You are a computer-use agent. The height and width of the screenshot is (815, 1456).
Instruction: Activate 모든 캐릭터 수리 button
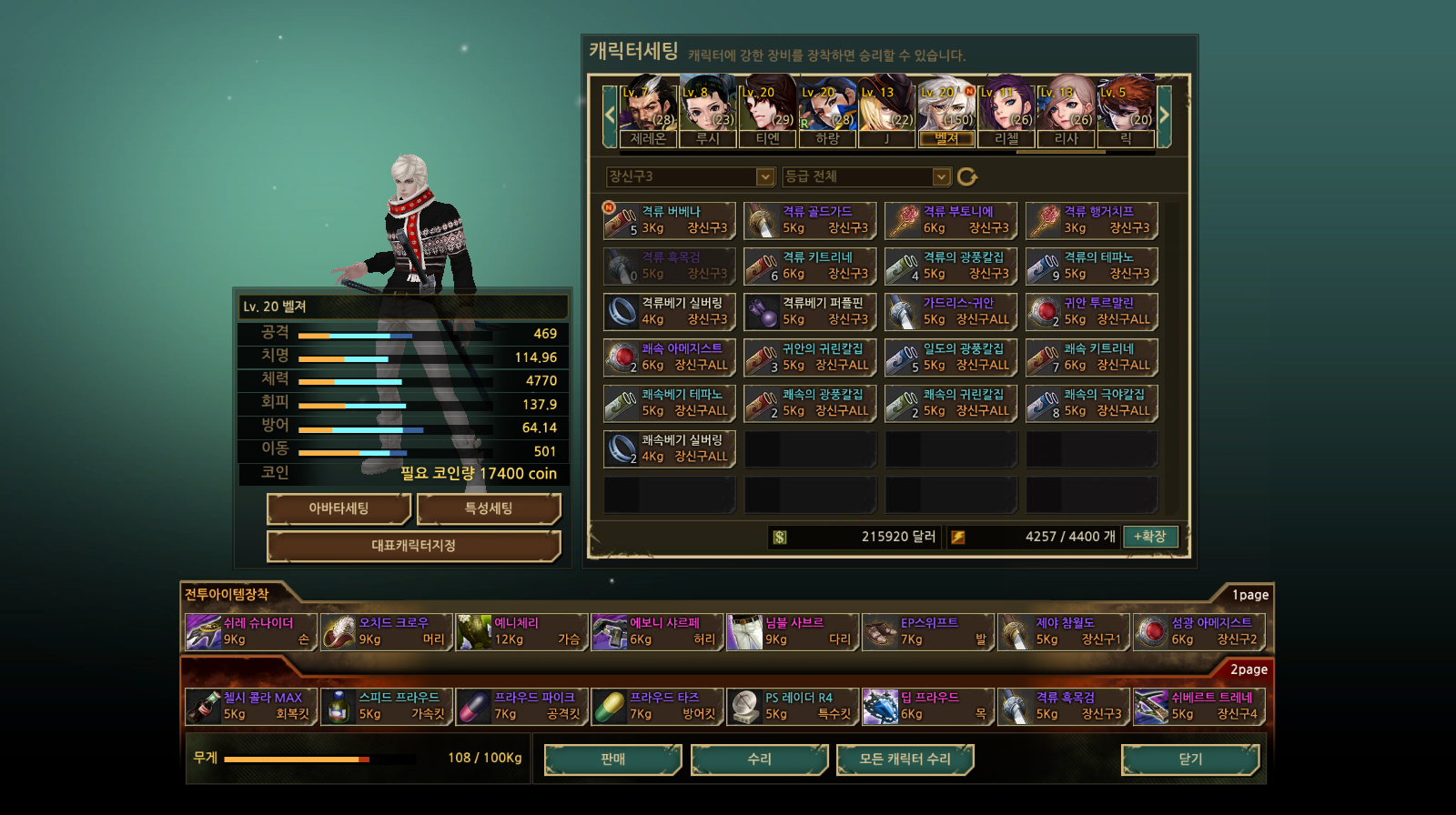tap(905, 760)
